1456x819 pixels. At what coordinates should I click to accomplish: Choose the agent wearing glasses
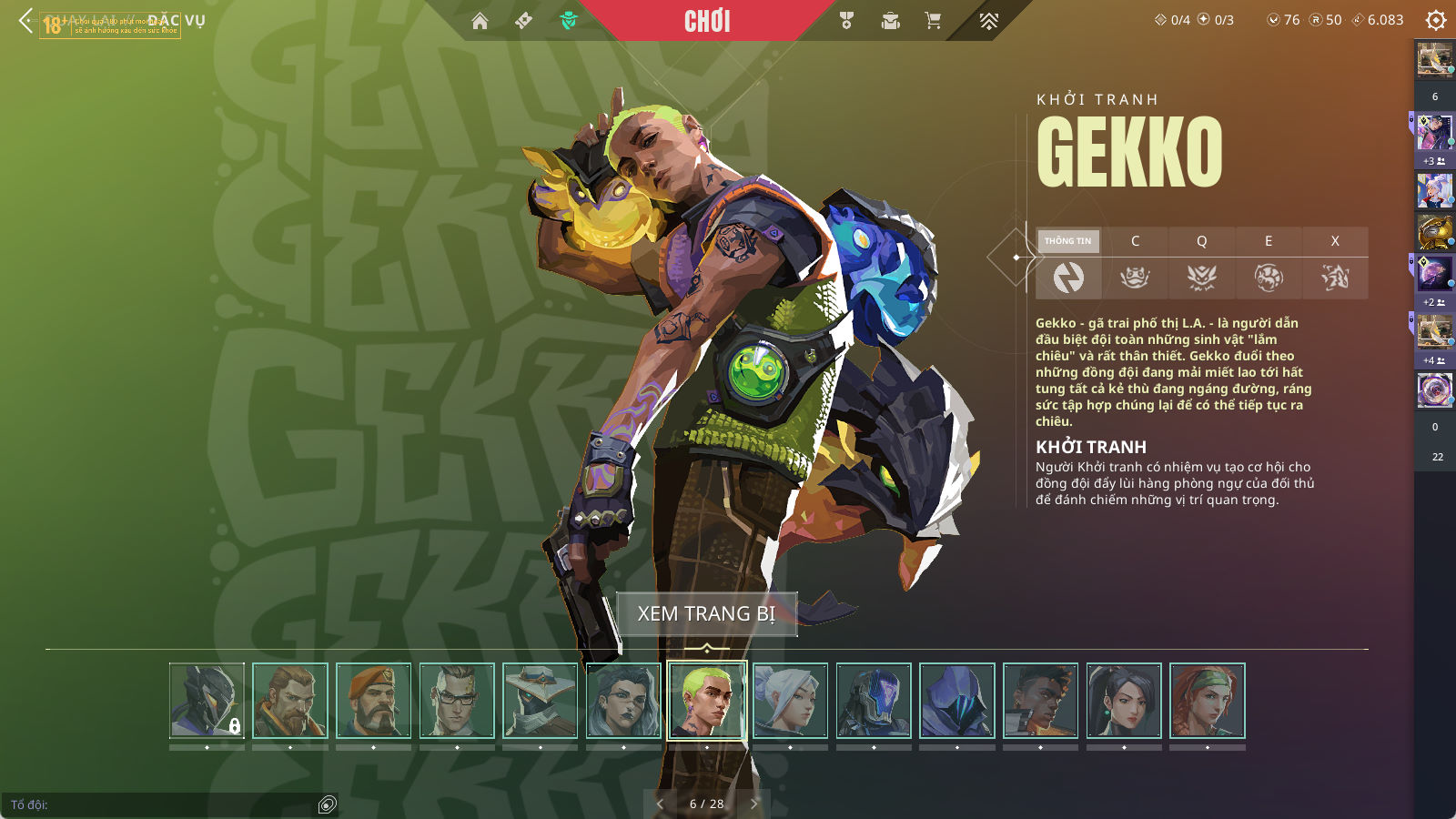457,700
